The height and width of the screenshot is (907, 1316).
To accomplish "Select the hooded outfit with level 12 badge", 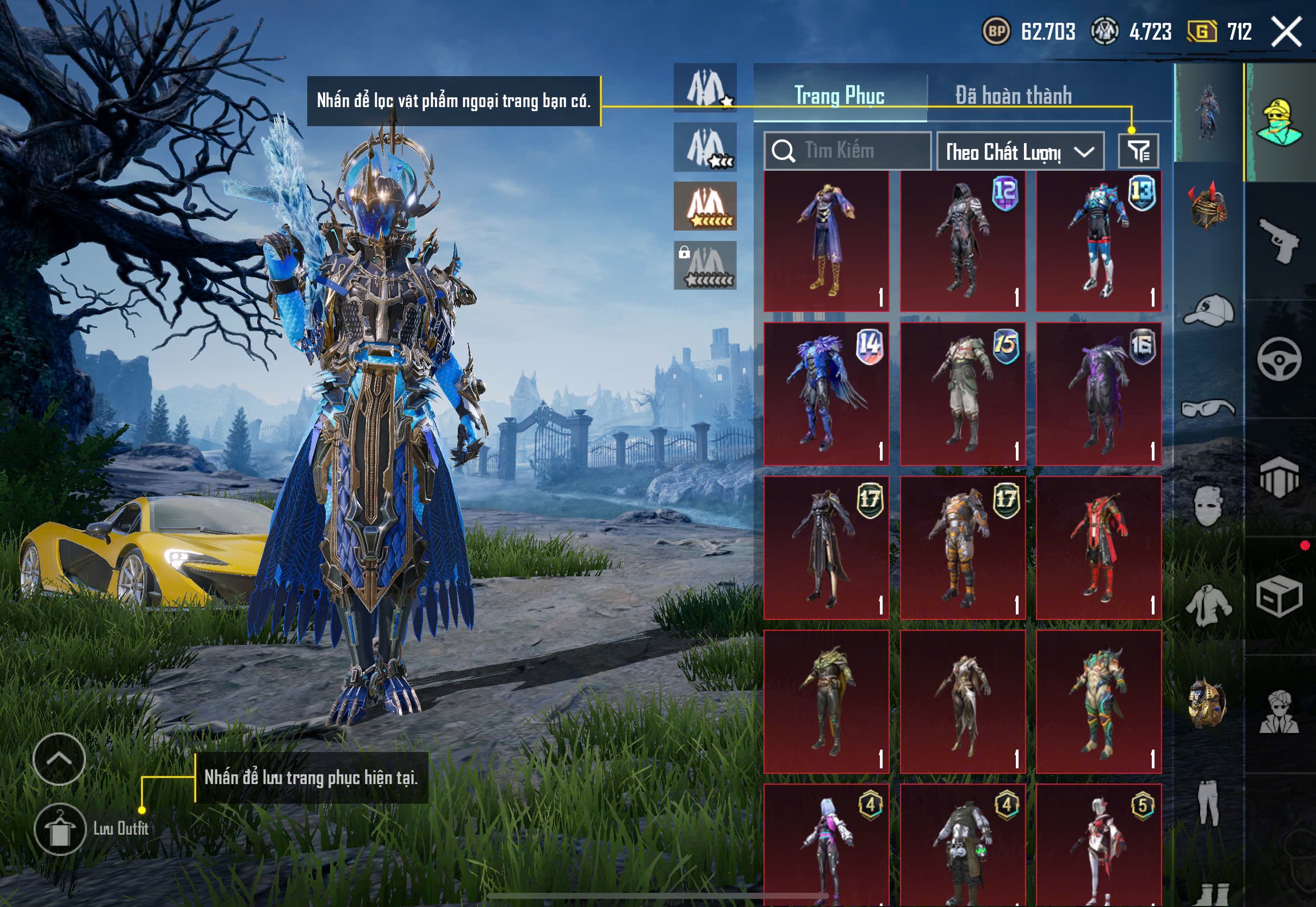I will [963, 241].
